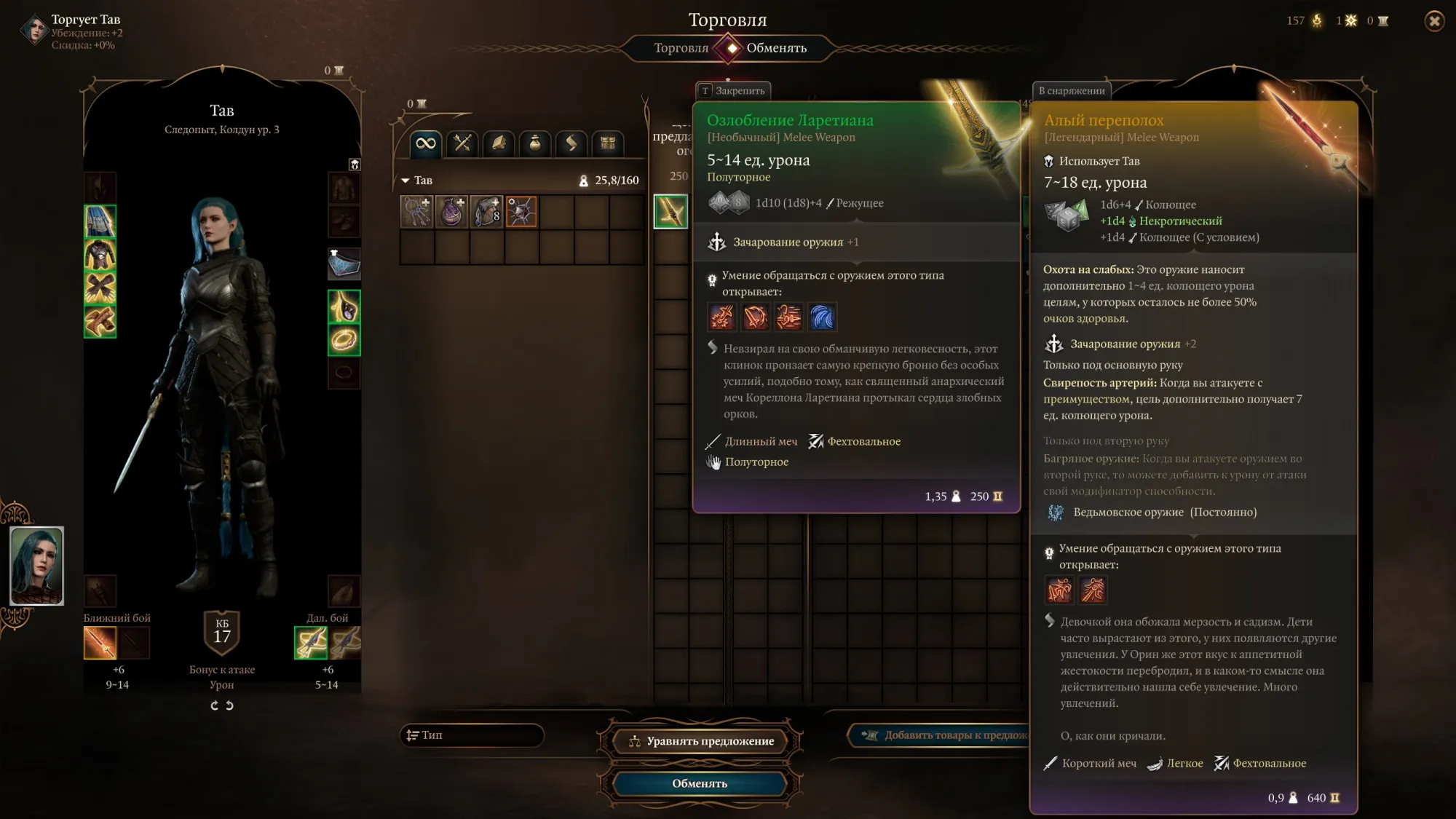Pick the spiky orange-bordered inventory item

pyautogui.click(x=521, y=212)
